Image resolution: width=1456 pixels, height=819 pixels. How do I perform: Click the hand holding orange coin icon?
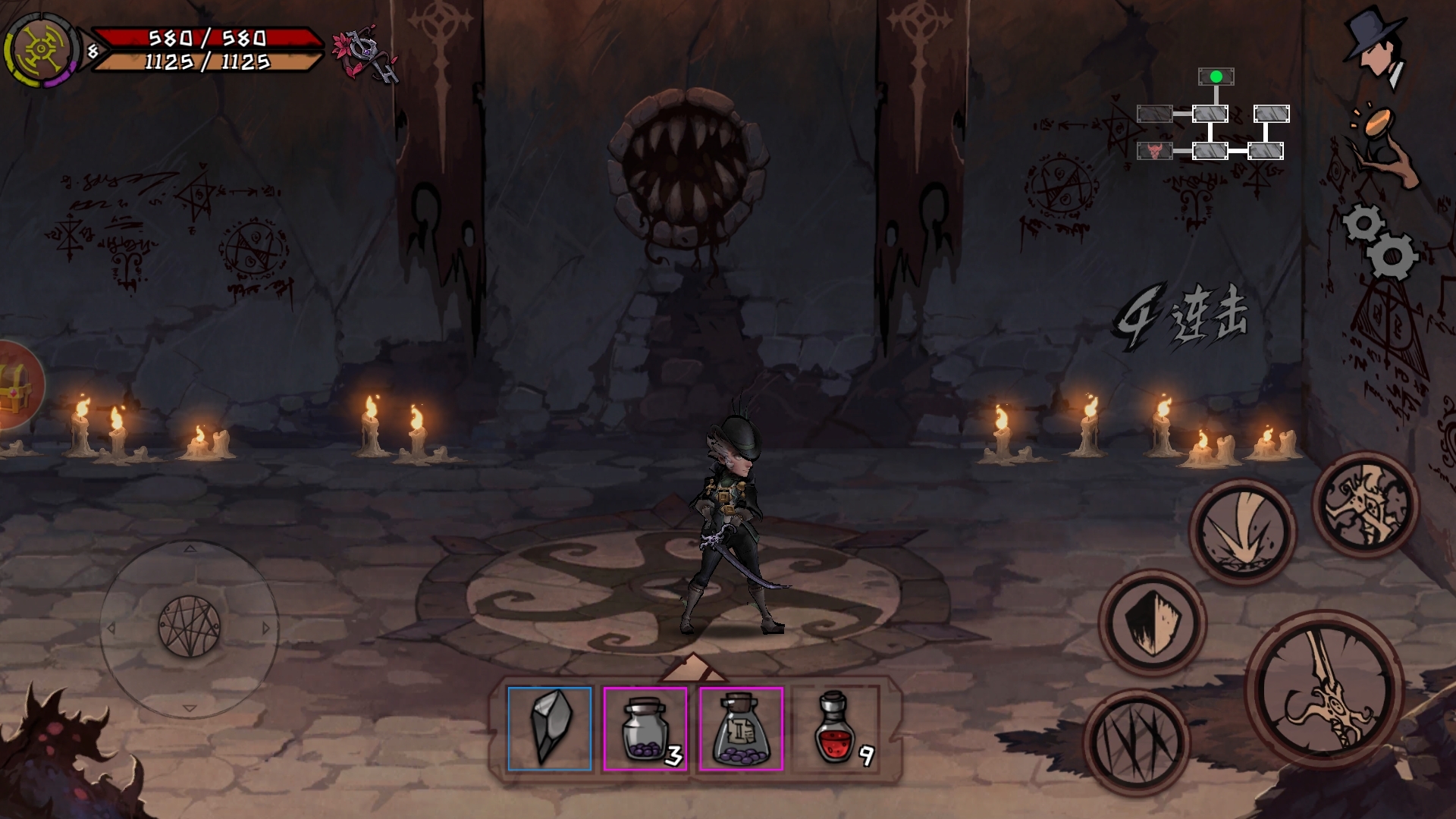[1380, 146]
